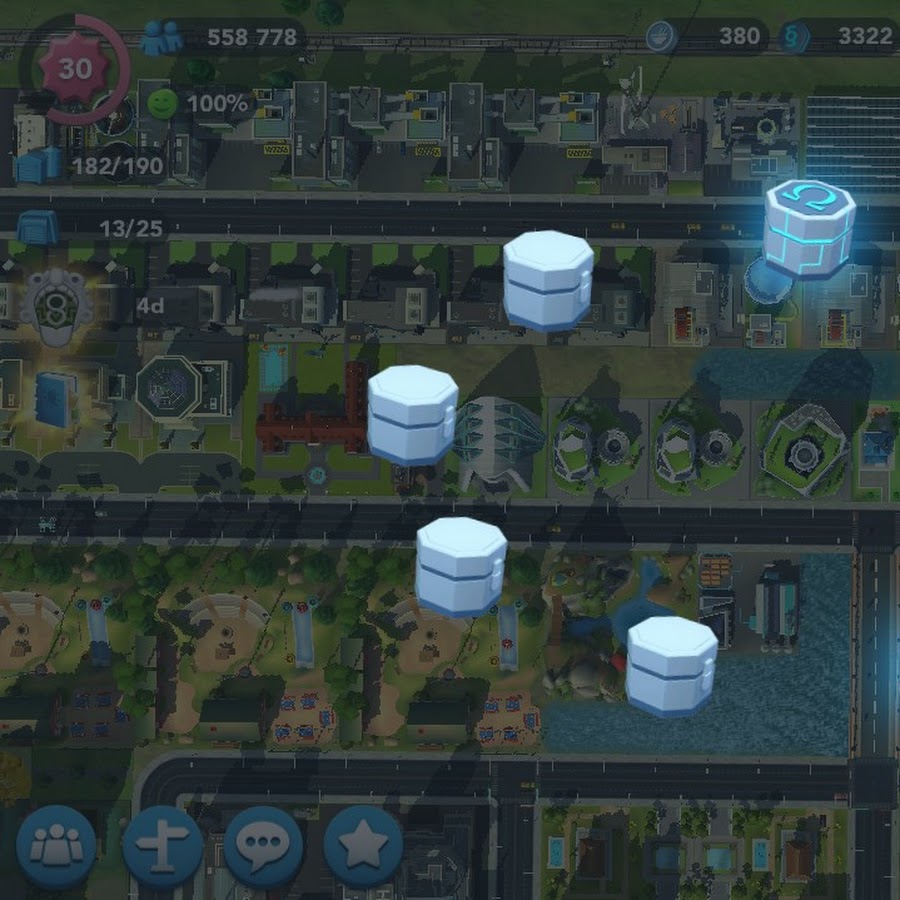Open the storage showing 13/25
Viewport: 900px width, 900px height.
tap(38, 228)
